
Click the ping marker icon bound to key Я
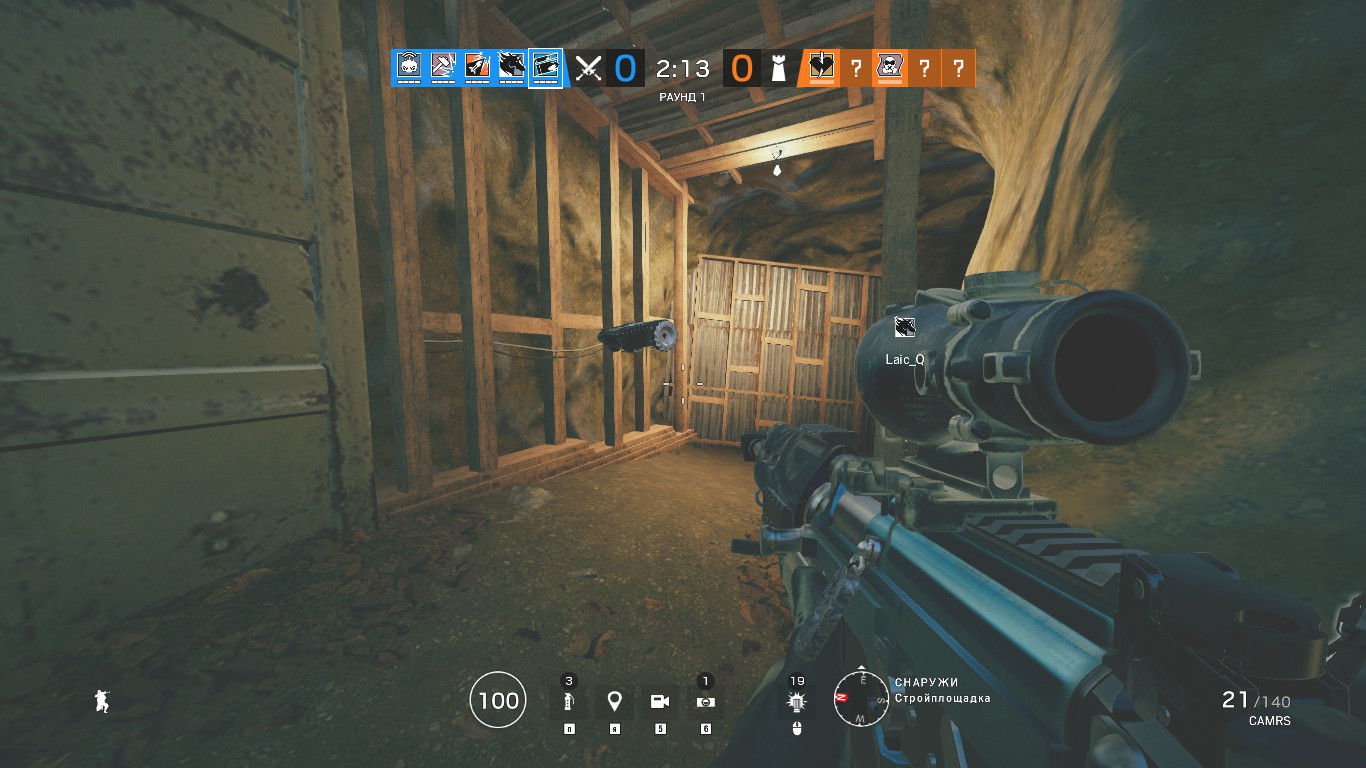614,701
